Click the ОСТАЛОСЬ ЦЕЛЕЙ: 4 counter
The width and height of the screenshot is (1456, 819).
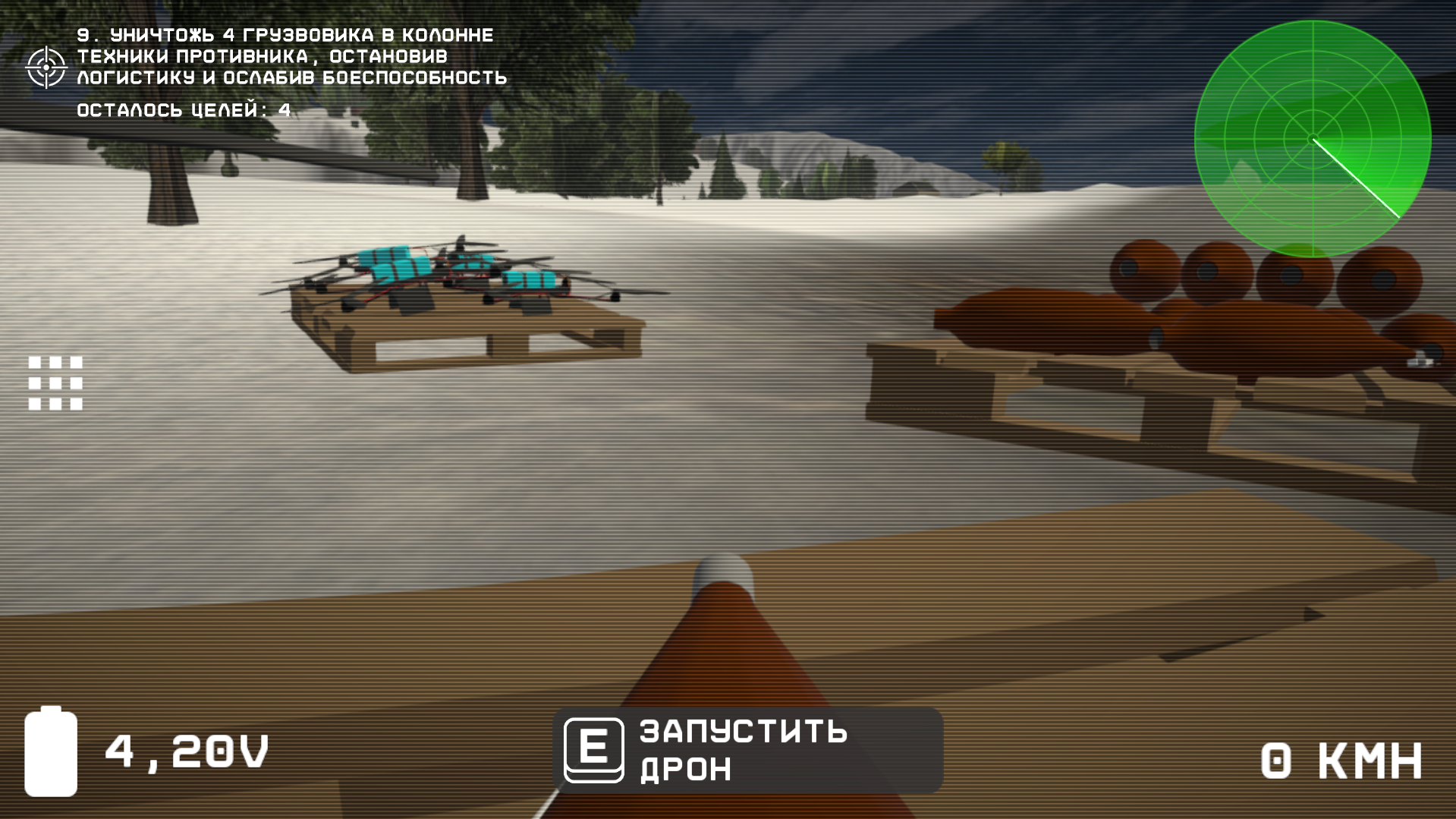[x=182, y=111]
